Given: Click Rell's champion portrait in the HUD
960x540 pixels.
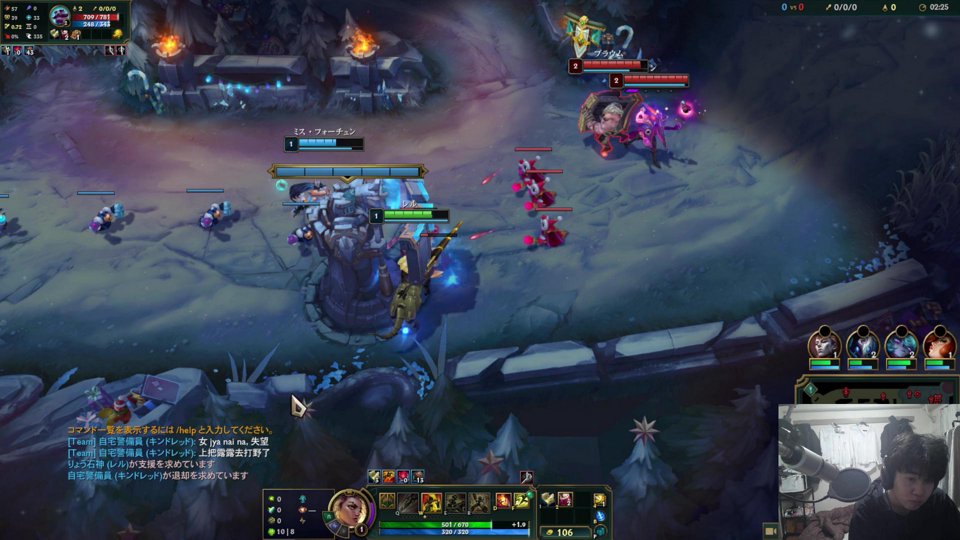Looking at the screenshot, I should pos(352,508).
